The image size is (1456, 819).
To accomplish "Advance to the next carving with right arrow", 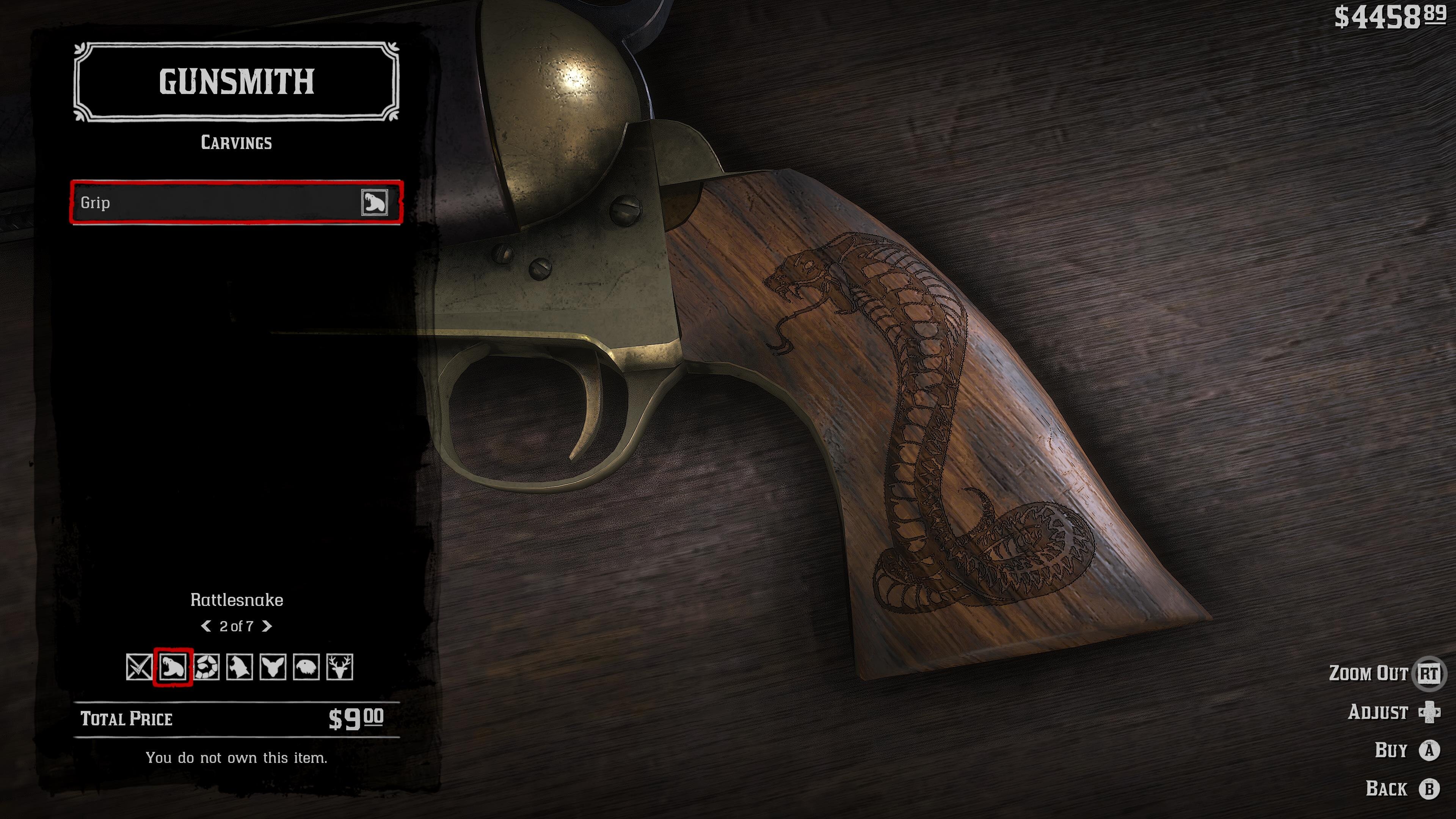I will click(x=267, y=626).
